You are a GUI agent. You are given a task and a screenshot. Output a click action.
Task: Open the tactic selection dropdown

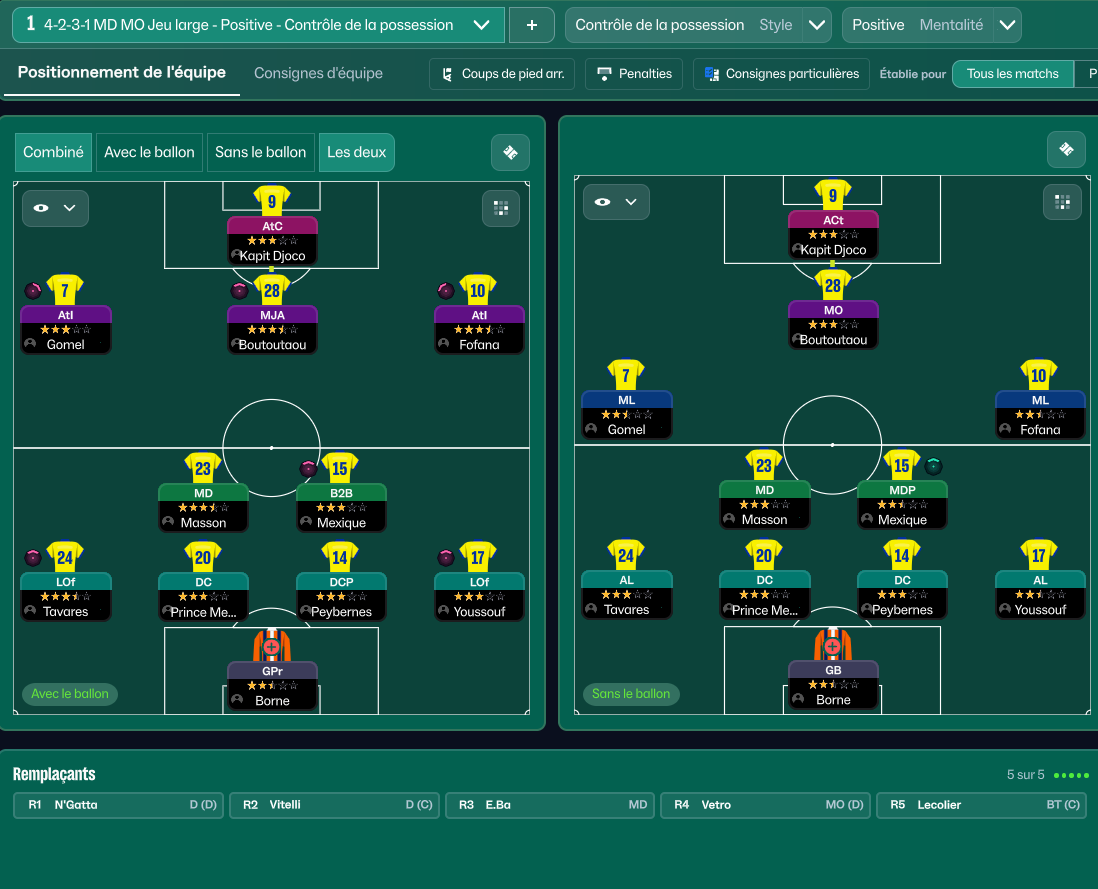pyautogui.click(x=481, y=25)
